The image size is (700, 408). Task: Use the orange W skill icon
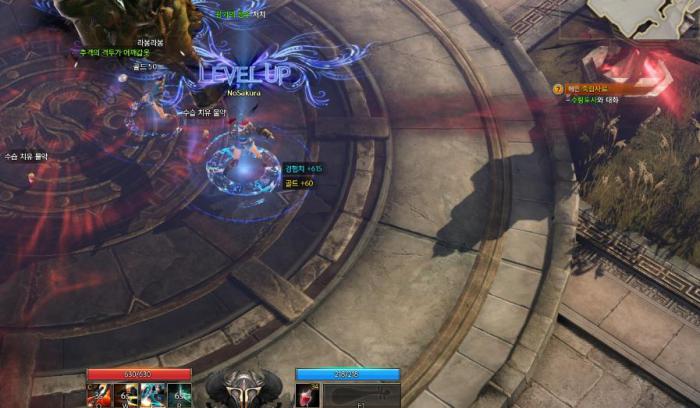[128, 395]
